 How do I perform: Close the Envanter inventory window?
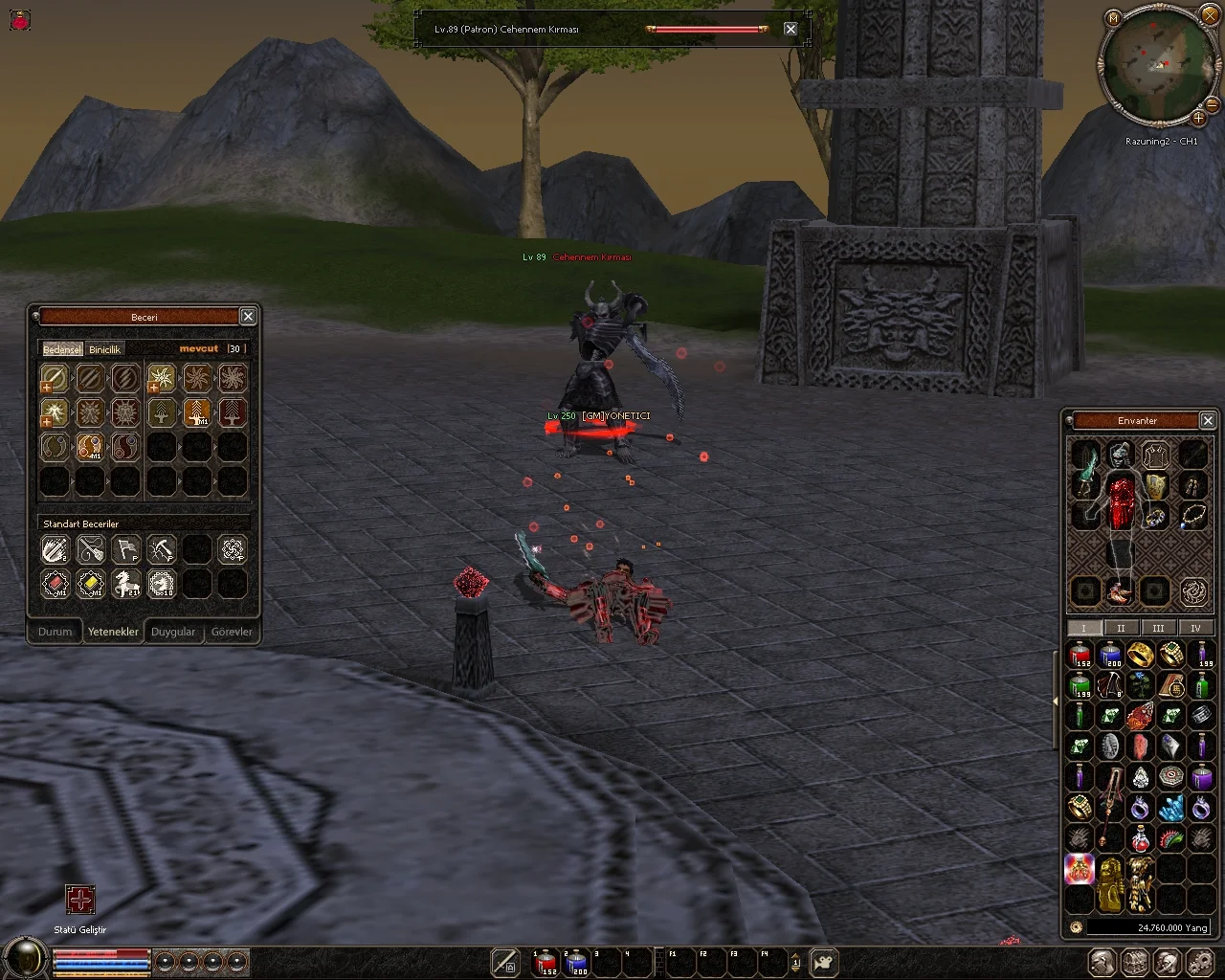[x=1208, y=420]
